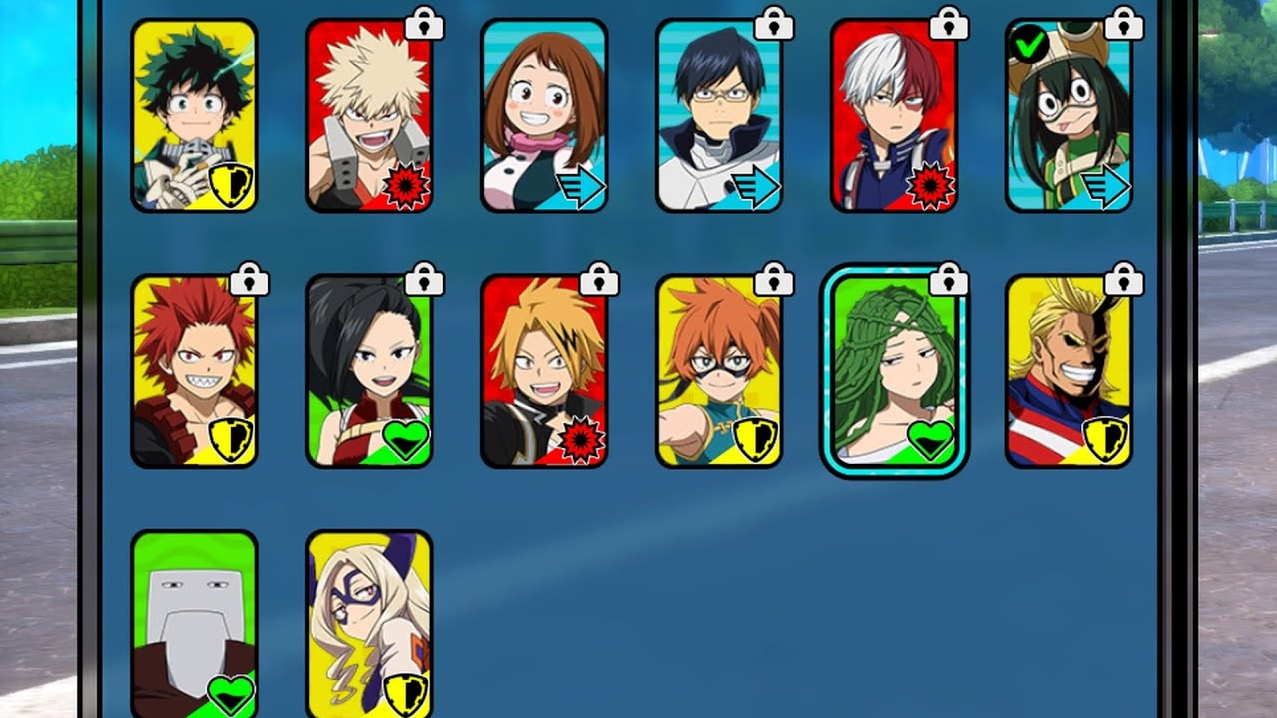The image size is (1277, 718).
Task: Pick the Mt. Lady character card
Action: pyautogui.click(x=369, y=625)
